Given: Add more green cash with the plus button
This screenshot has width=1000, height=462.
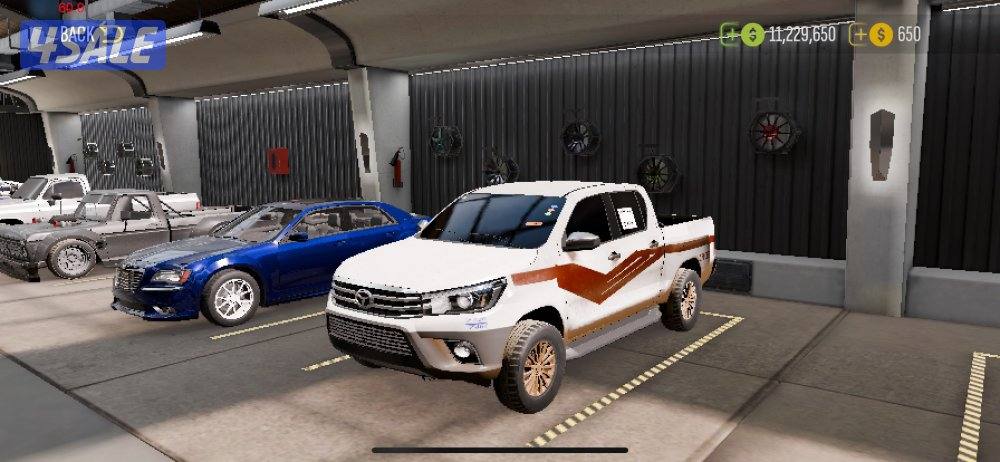Looking at the screenshot, I should pyautogui.click(x=731, y=35).
